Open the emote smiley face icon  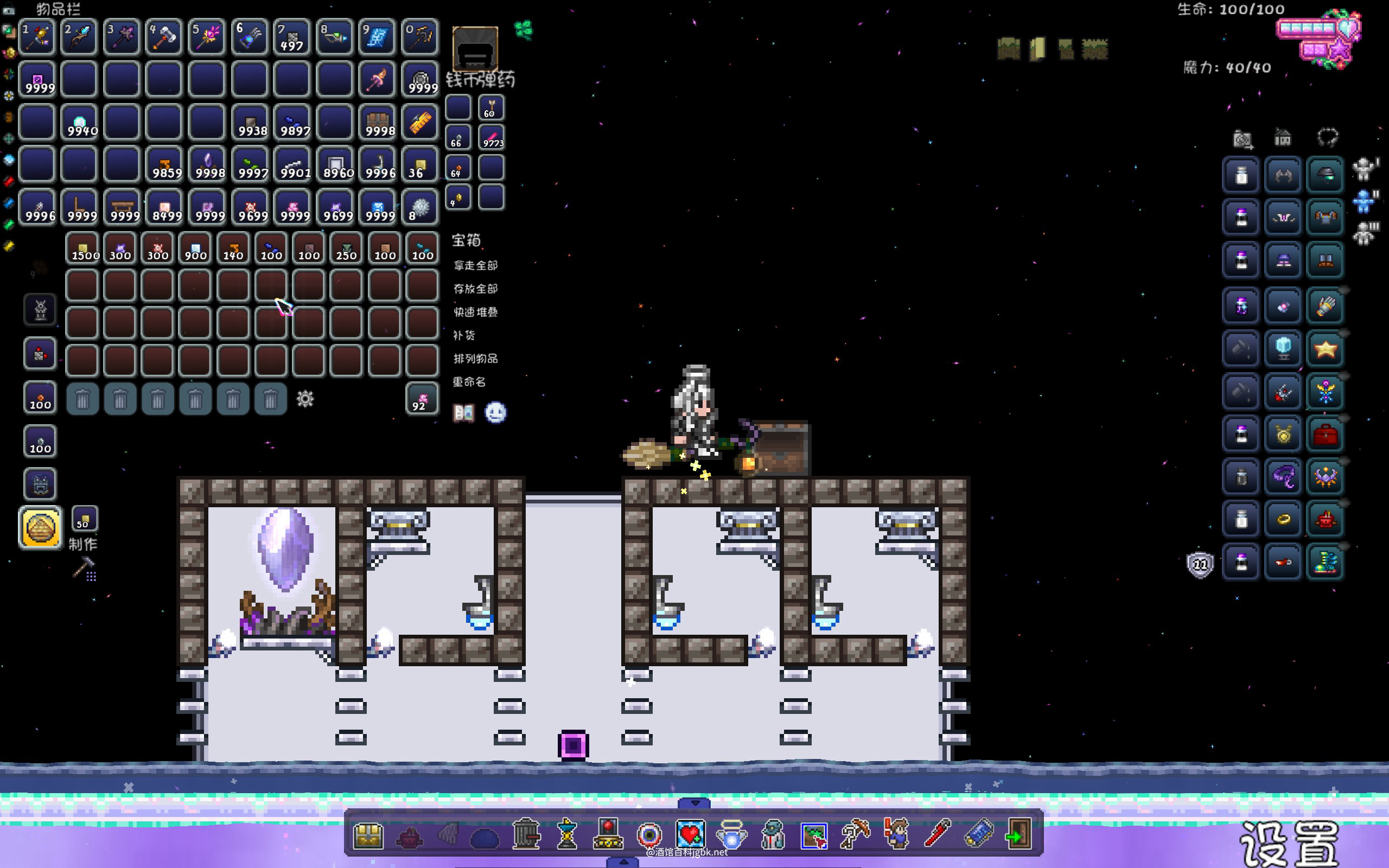coord(495,413)
